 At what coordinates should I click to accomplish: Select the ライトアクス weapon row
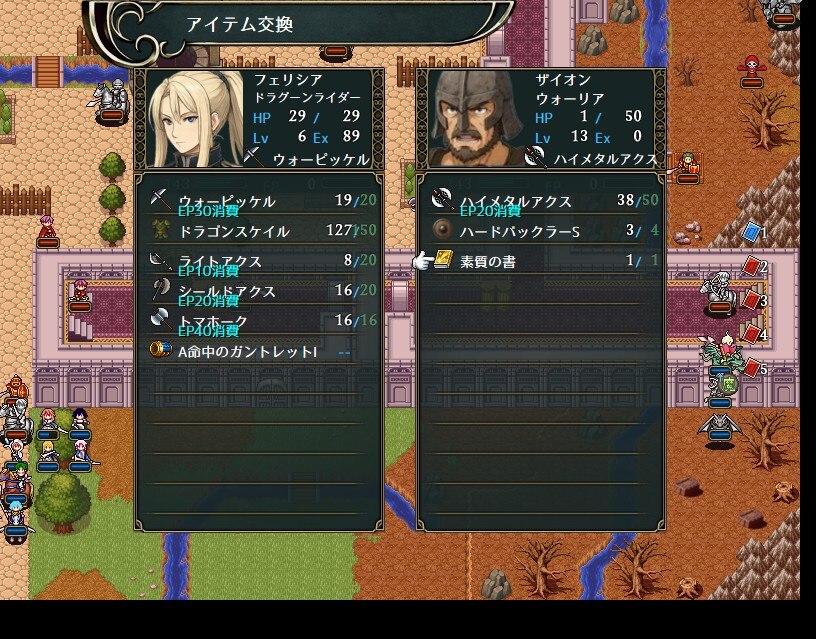[x=258, y=261]
